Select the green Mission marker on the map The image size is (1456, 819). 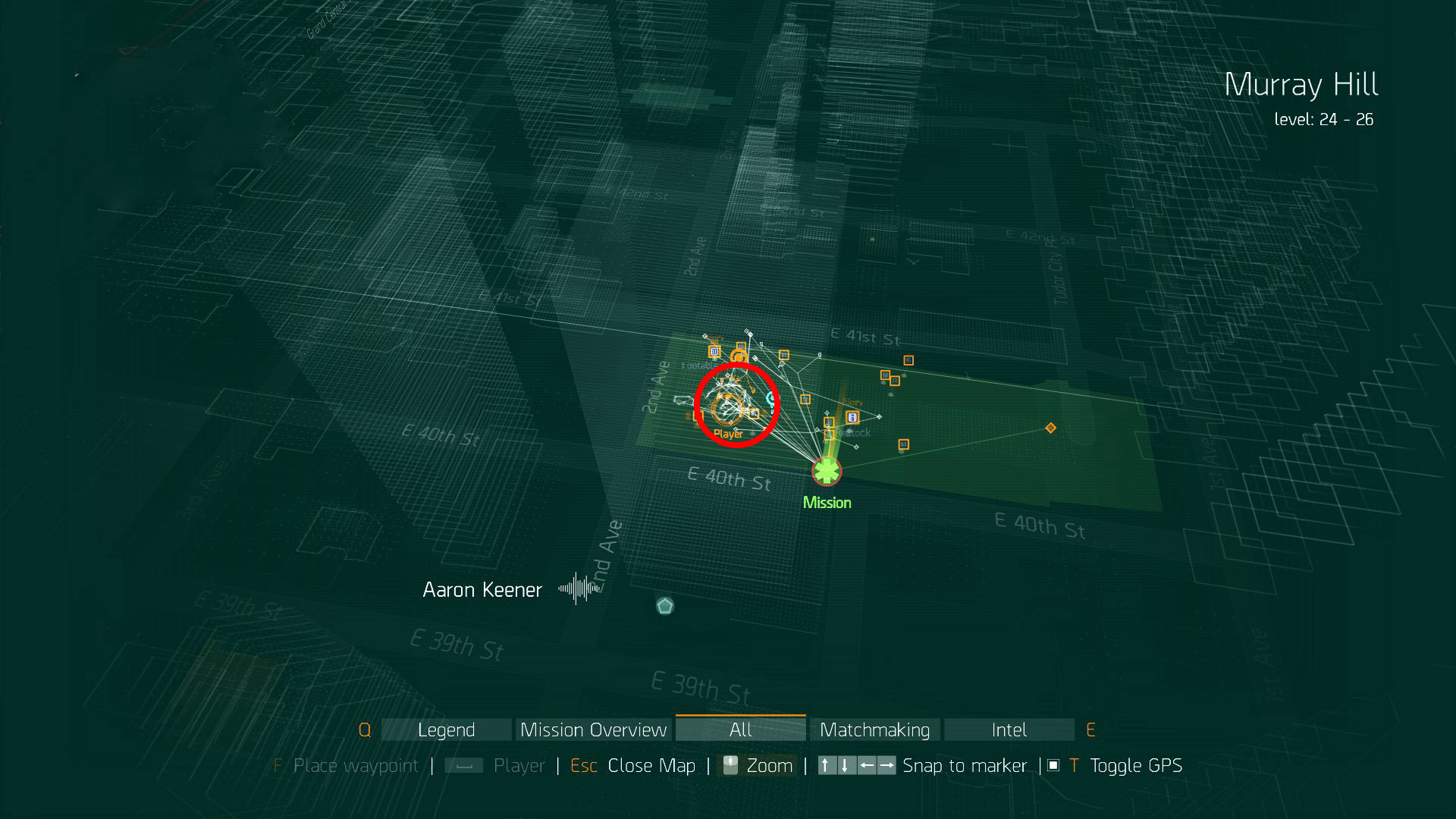pos(826,472)
